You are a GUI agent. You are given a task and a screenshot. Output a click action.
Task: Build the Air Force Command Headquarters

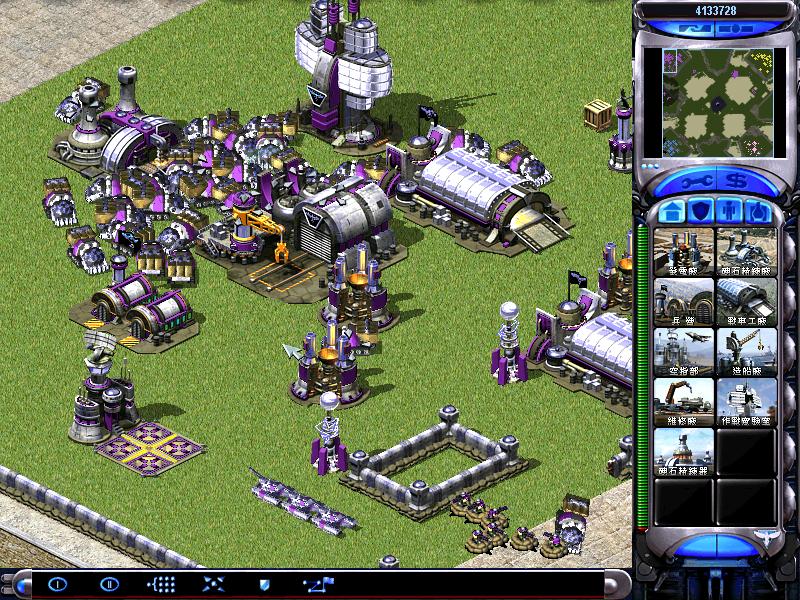click(684, 351)
